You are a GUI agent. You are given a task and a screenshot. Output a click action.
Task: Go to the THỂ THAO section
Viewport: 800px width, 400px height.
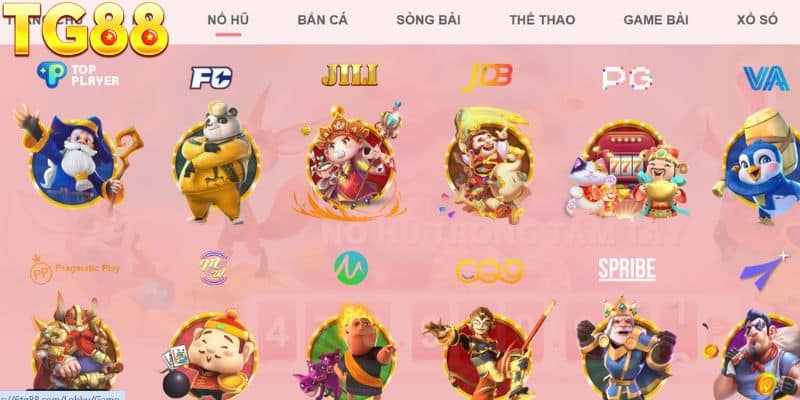534,20
